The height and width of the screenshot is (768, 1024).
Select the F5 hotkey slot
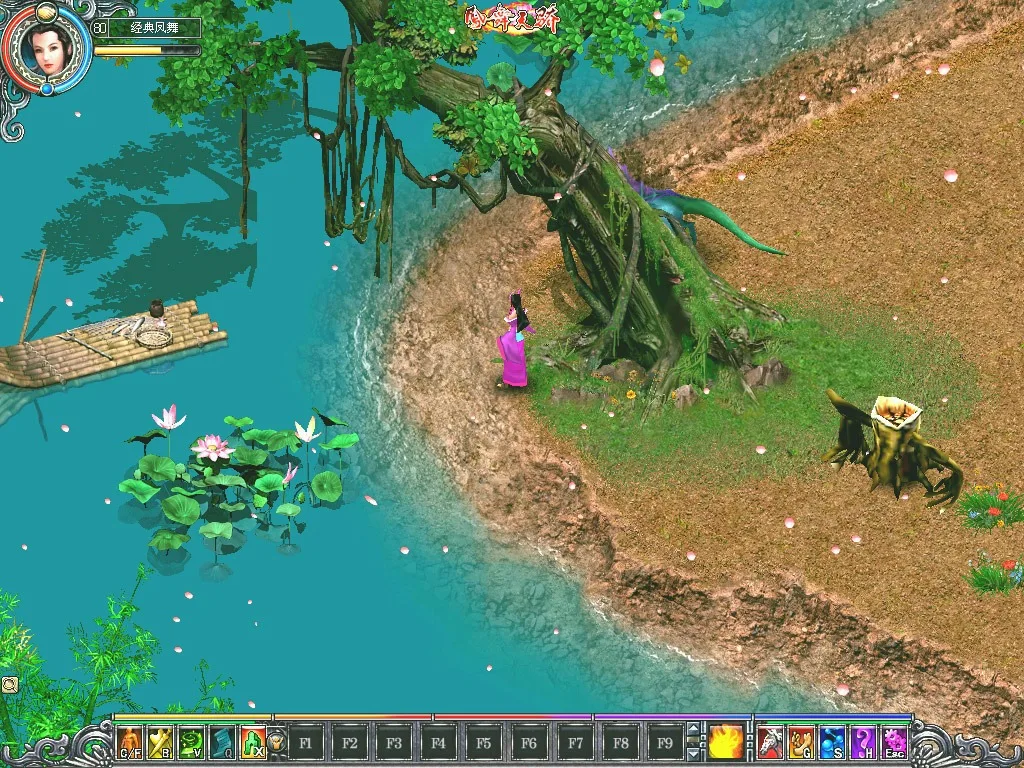(484, 743)
